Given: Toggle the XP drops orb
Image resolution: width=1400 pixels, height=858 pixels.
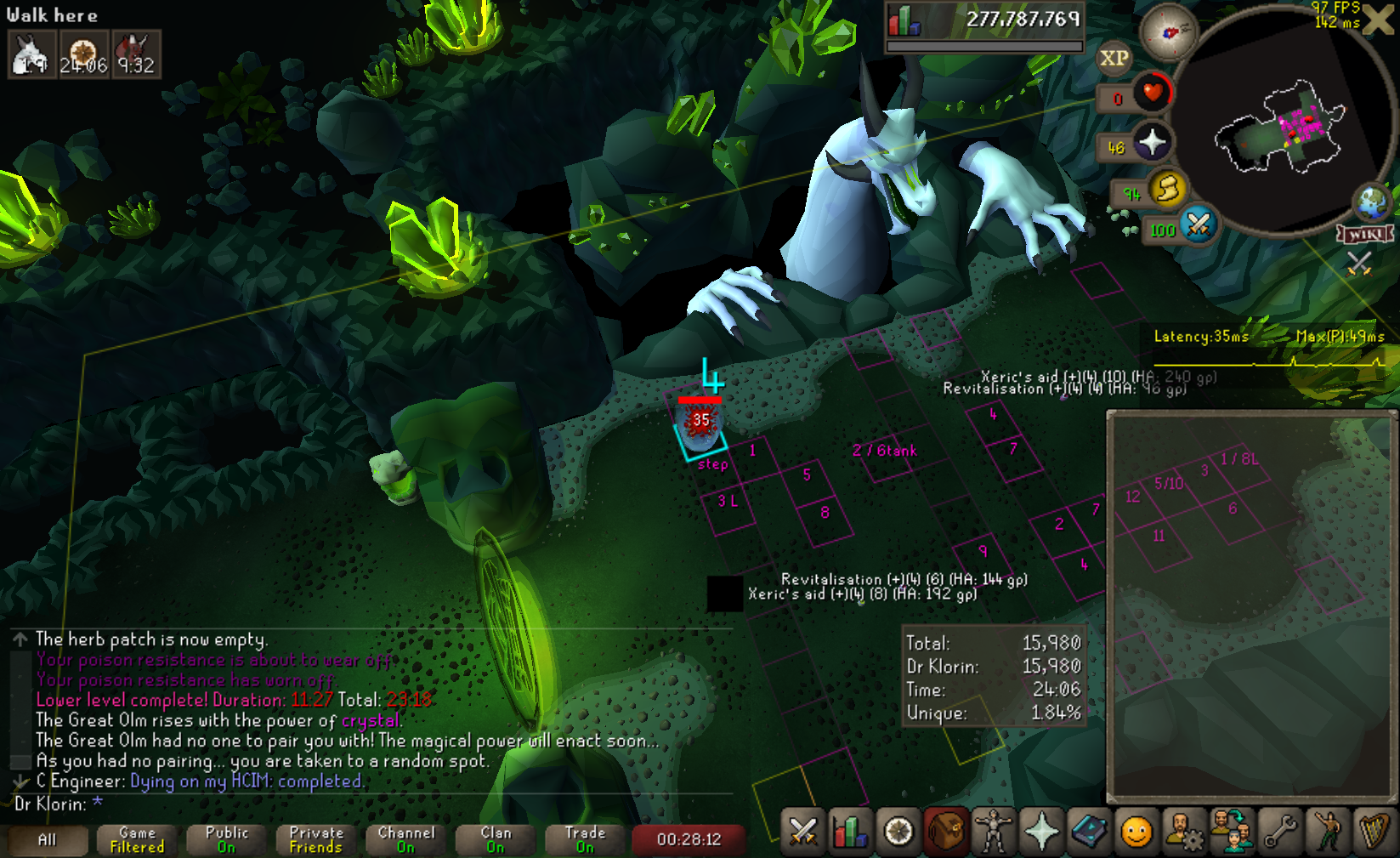Looking at the screenshot, I should click(x=1114, y=58).
